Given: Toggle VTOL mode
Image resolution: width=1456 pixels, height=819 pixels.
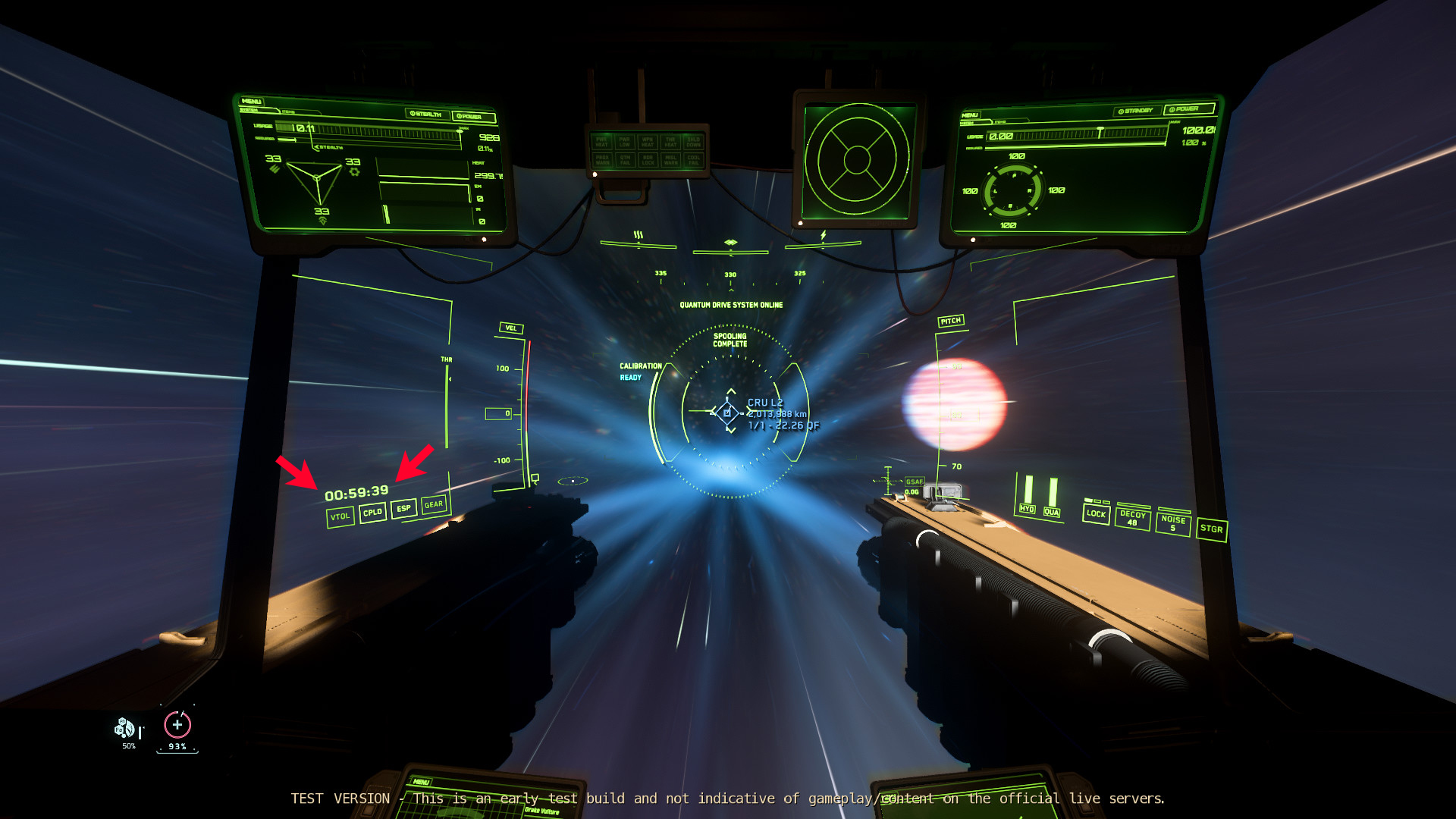Looking at the screenshot, I should [x=339, y=516].
